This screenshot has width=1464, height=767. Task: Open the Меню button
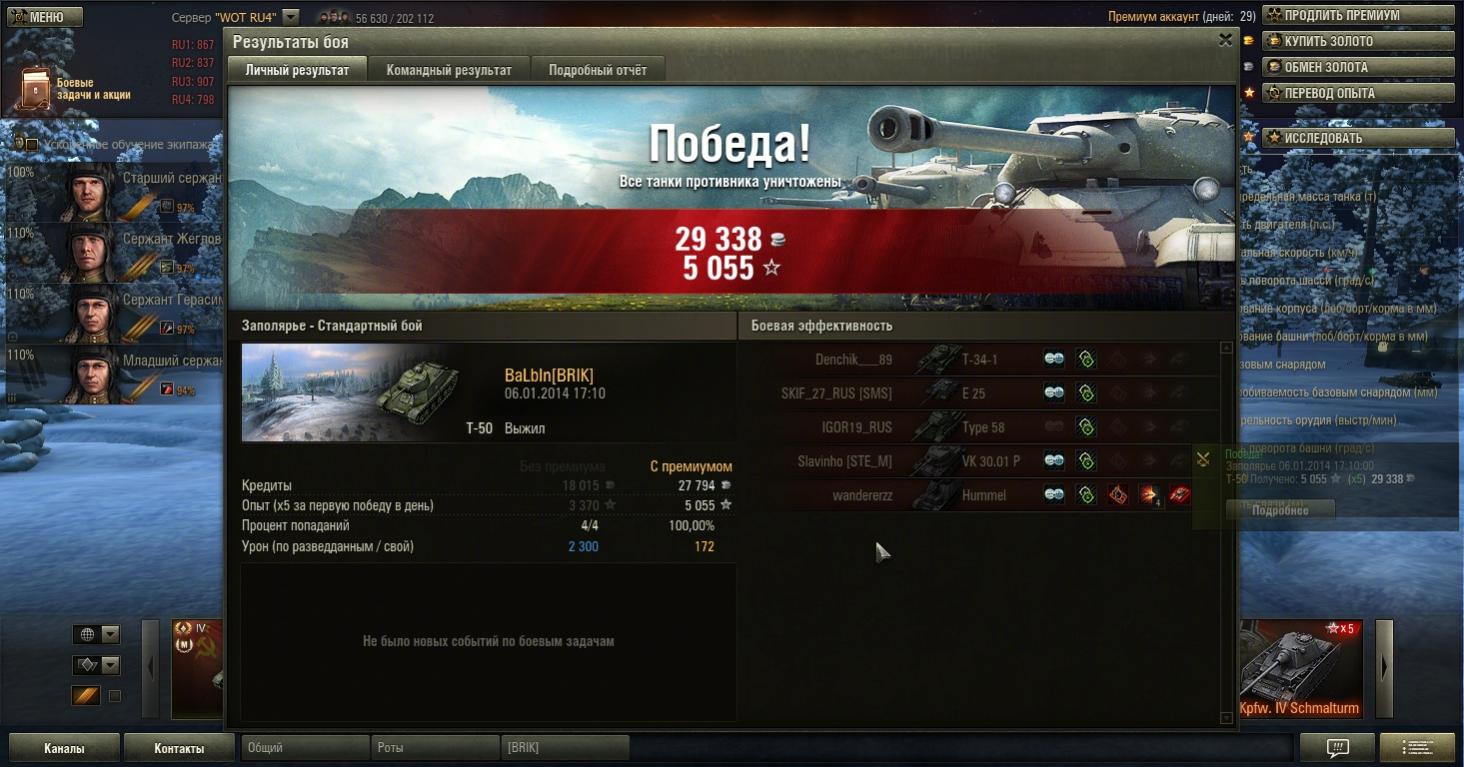44,17
